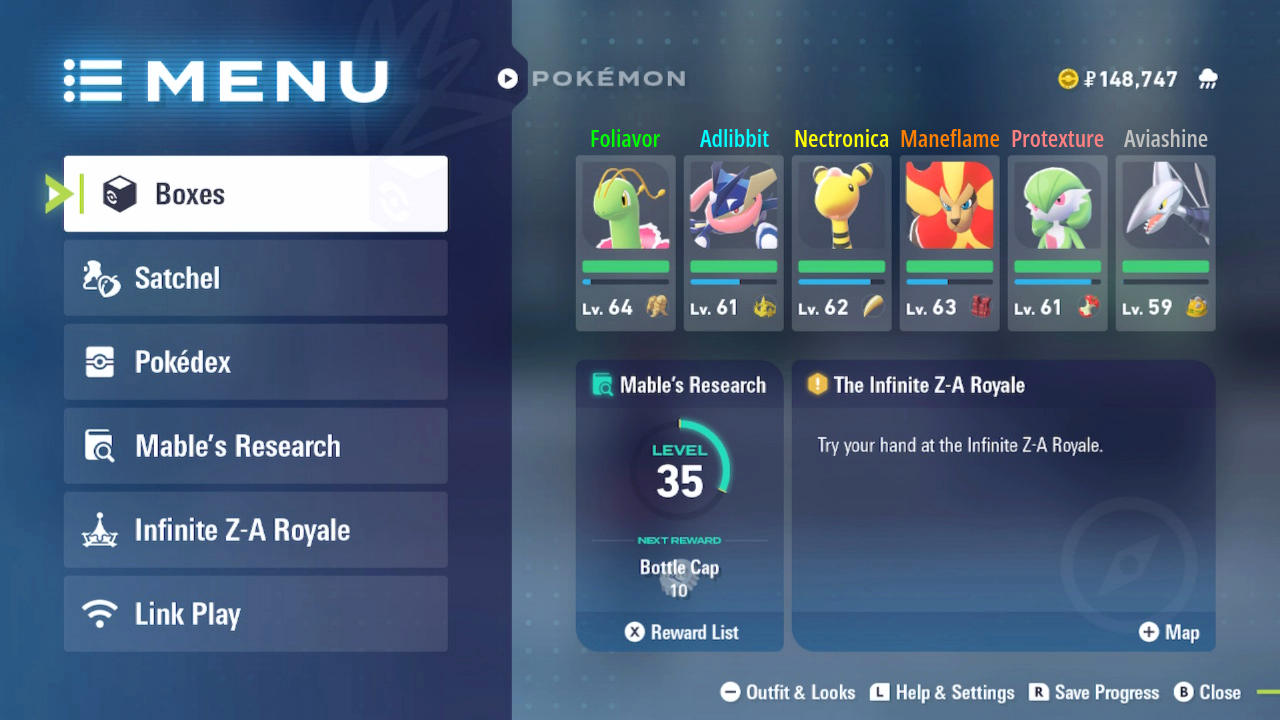Select Nectronica in the party
This screenshot has width=1280, height=720.
(842, 243)
